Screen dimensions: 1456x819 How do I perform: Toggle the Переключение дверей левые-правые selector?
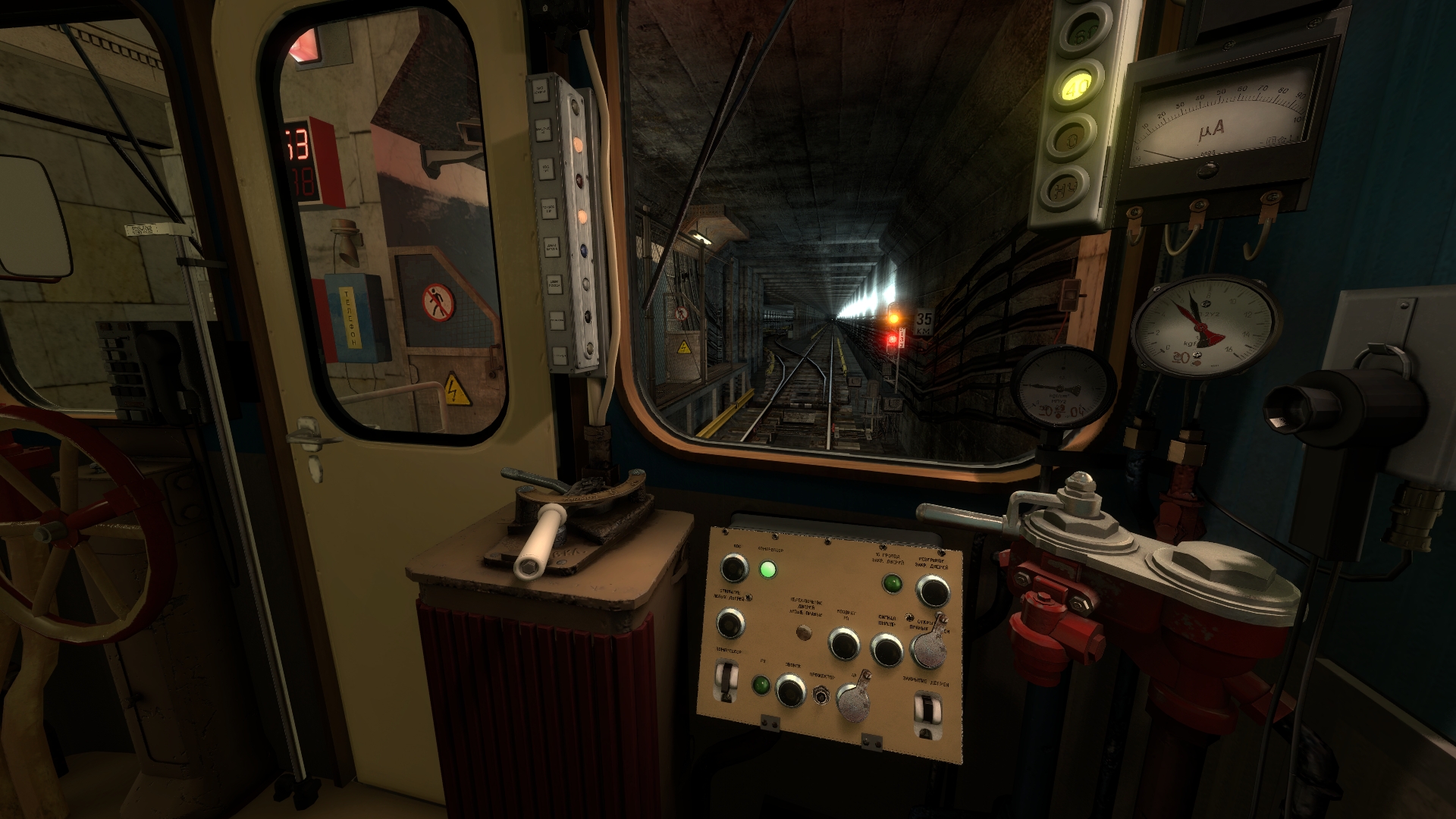tap(802, 632)
